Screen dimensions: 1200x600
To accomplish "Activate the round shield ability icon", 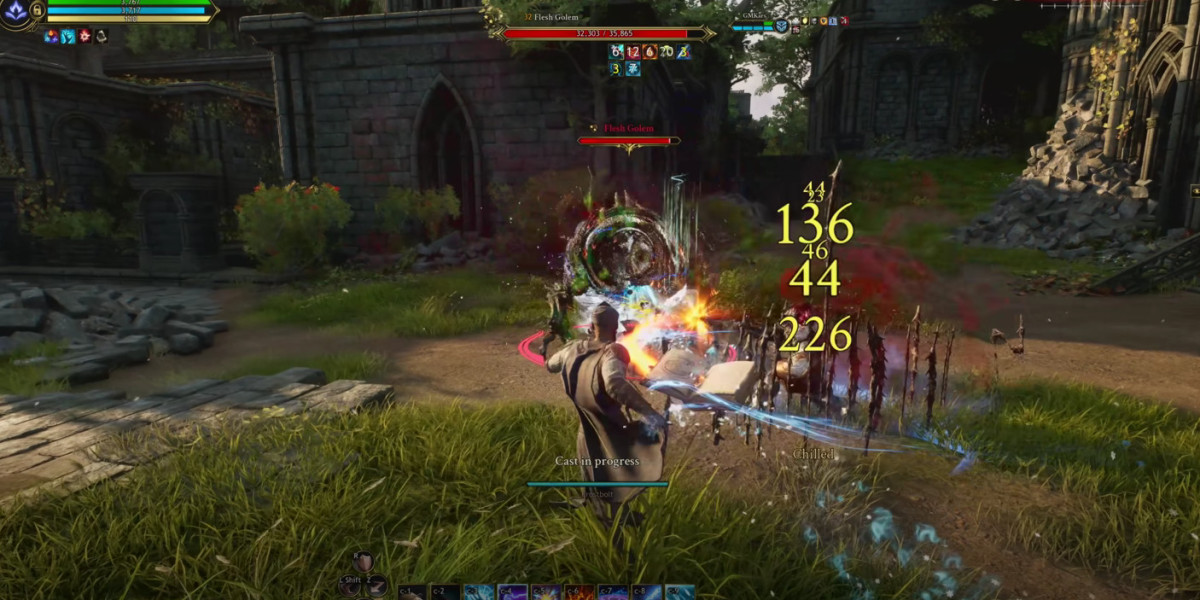I will [364, 562].
